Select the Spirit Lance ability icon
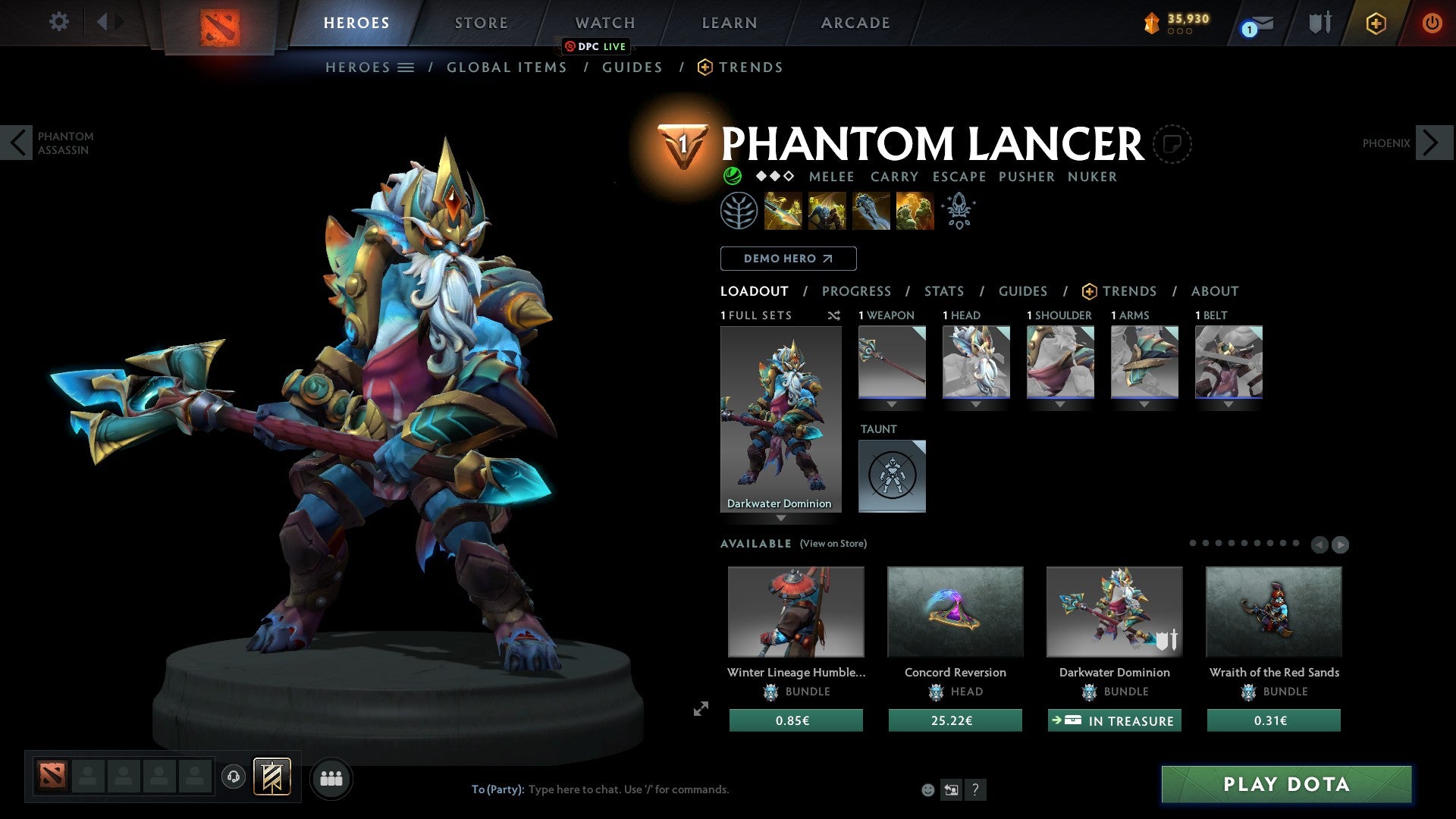 tap(783, 211)
